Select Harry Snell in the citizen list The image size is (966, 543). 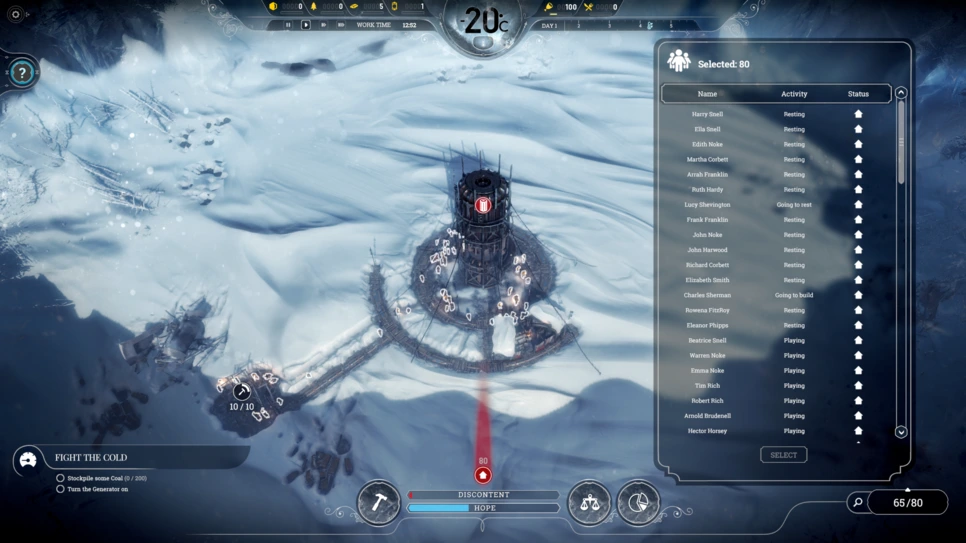[707, 114]
